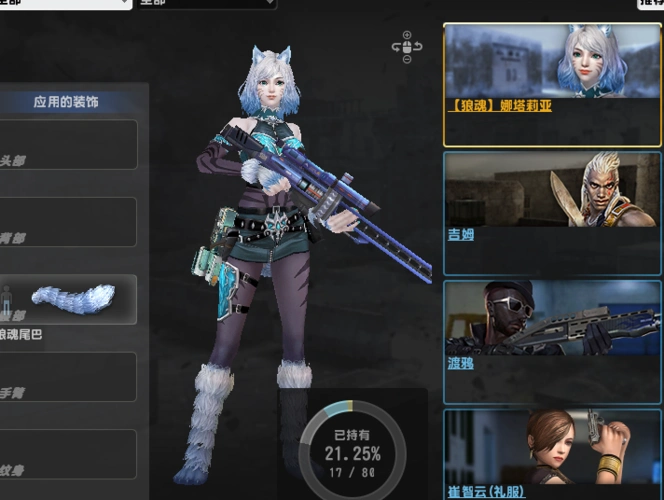Open the 头部 head decoration slot

click(x=68, y=146)
